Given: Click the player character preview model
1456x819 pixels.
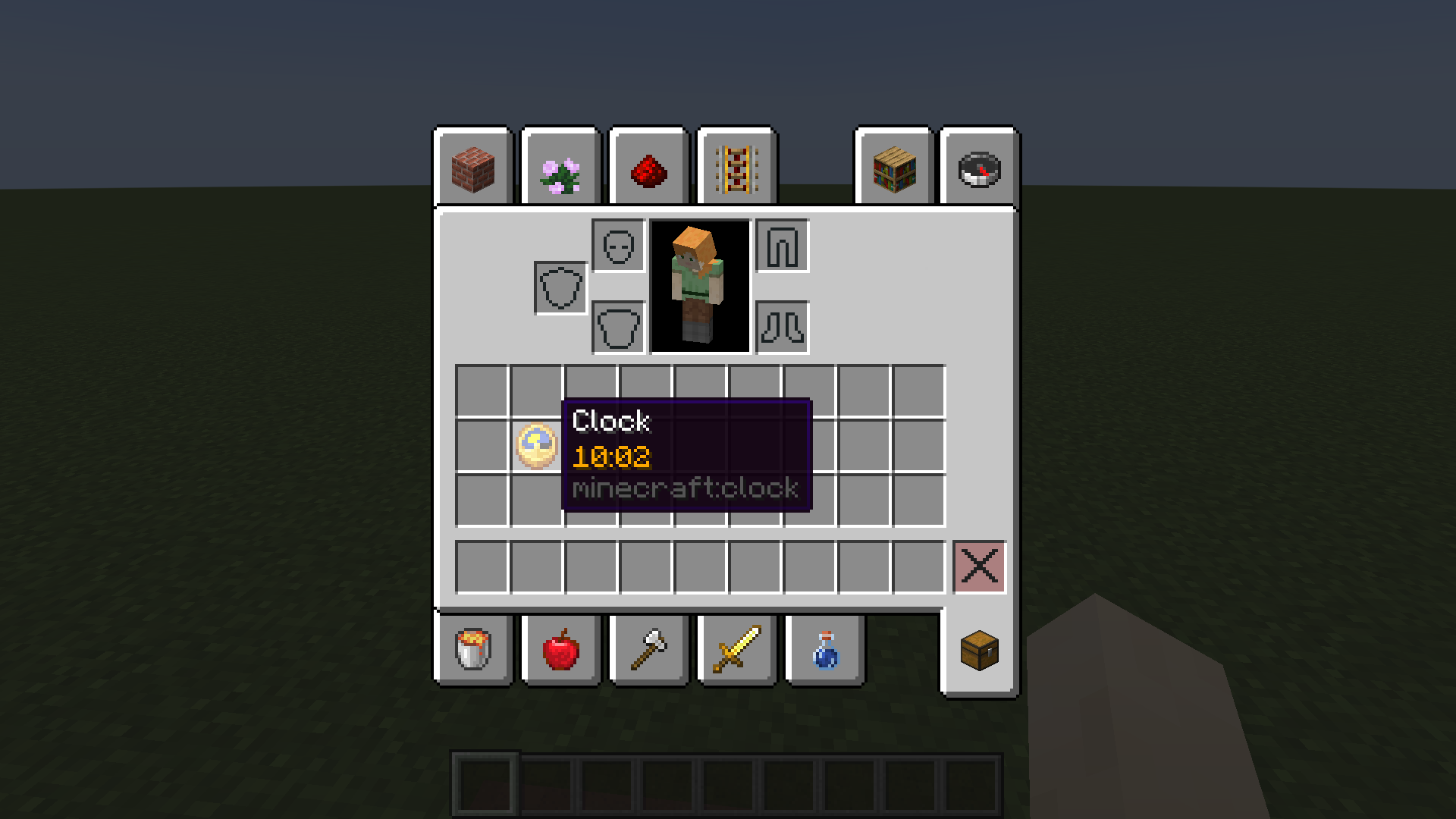Looking at the screenshot, I should coord(699,287).
